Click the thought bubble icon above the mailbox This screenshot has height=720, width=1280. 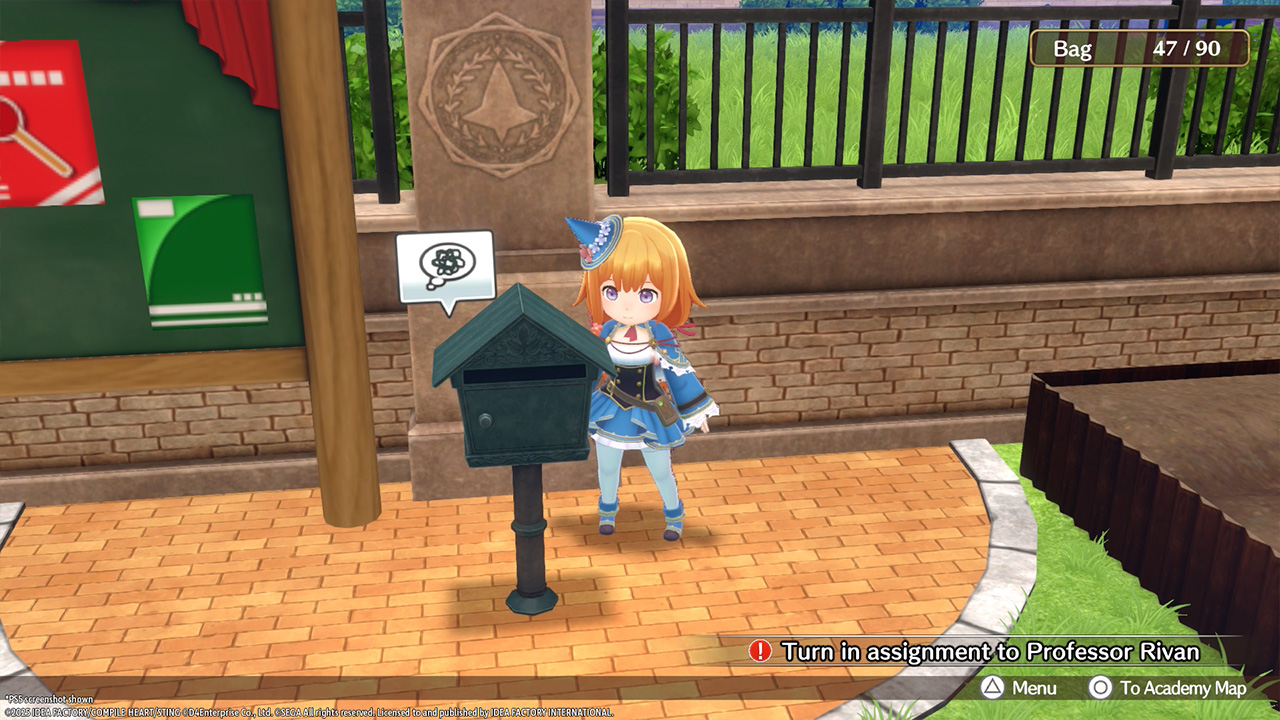445,266
